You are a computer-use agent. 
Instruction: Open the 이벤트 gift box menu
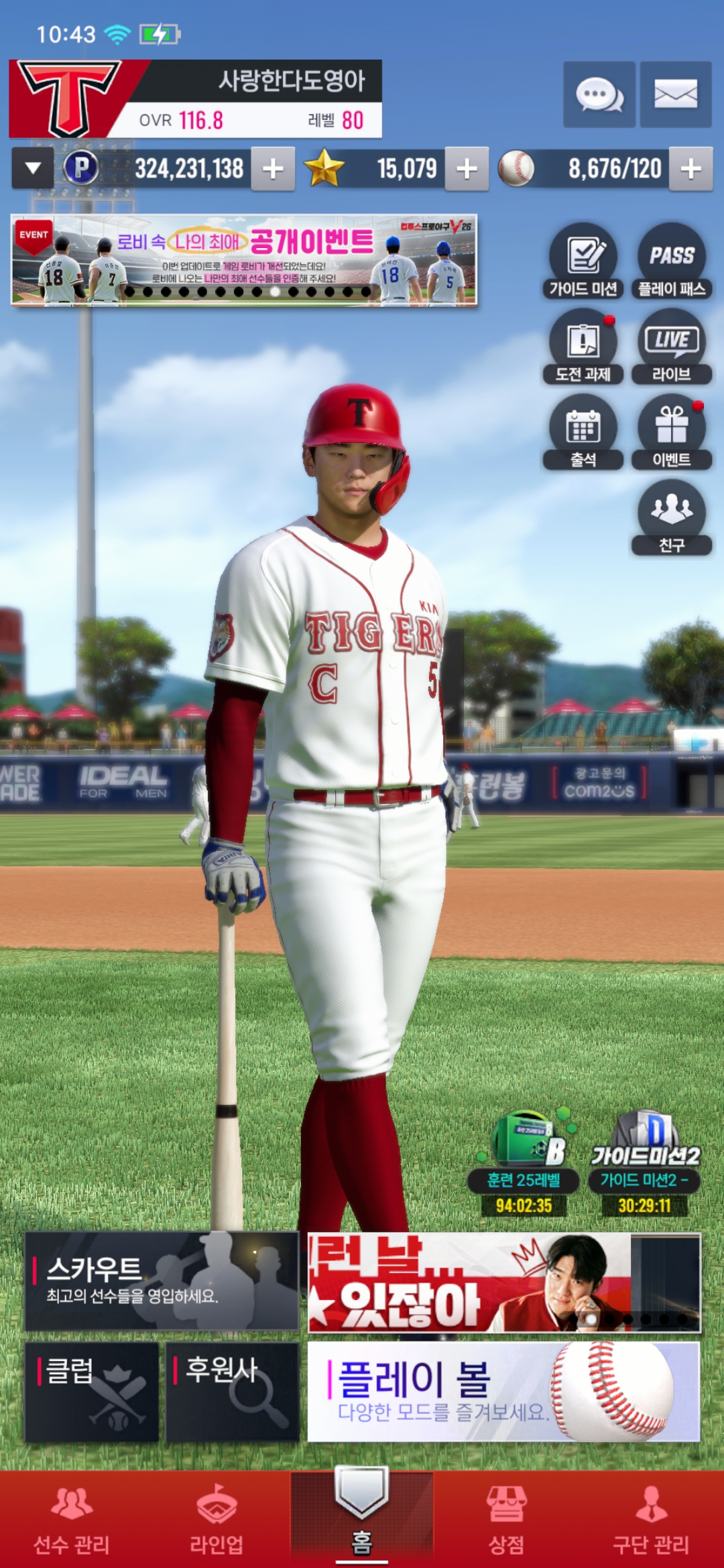[x=672, y=432]
